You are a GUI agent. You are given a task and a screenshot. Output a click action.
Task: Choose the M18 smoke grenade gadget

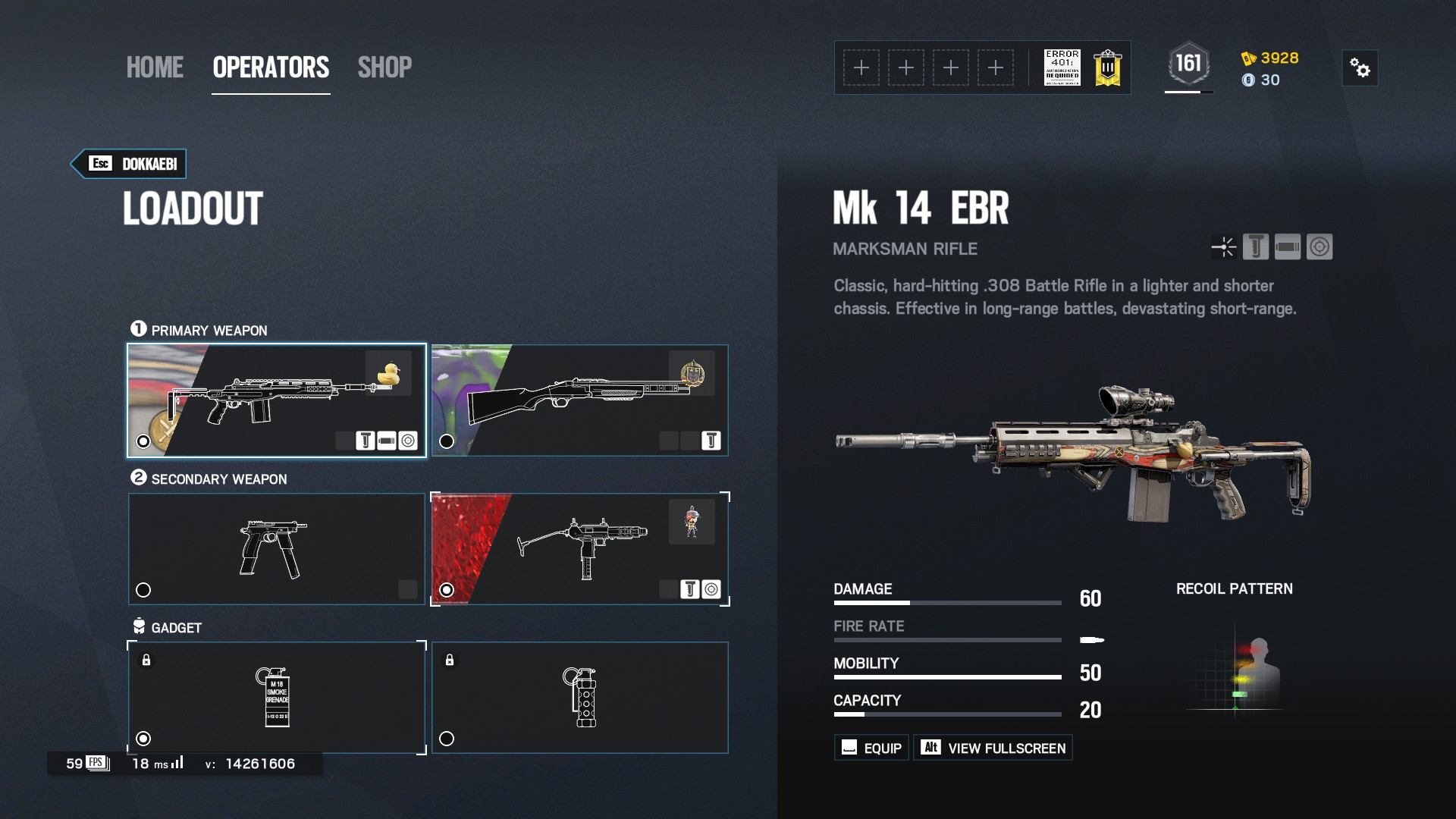pos(276,698)
